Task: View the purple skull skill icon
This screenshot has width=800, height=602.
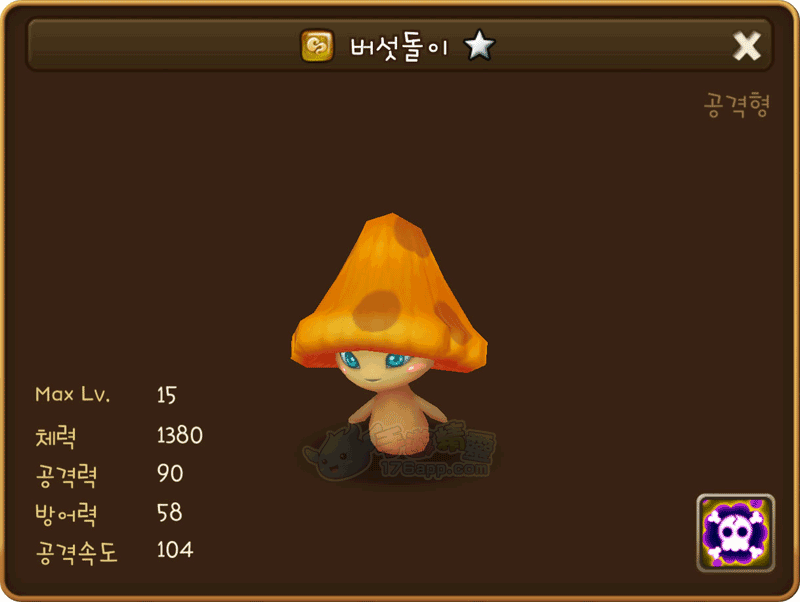Action: [735, 532]
